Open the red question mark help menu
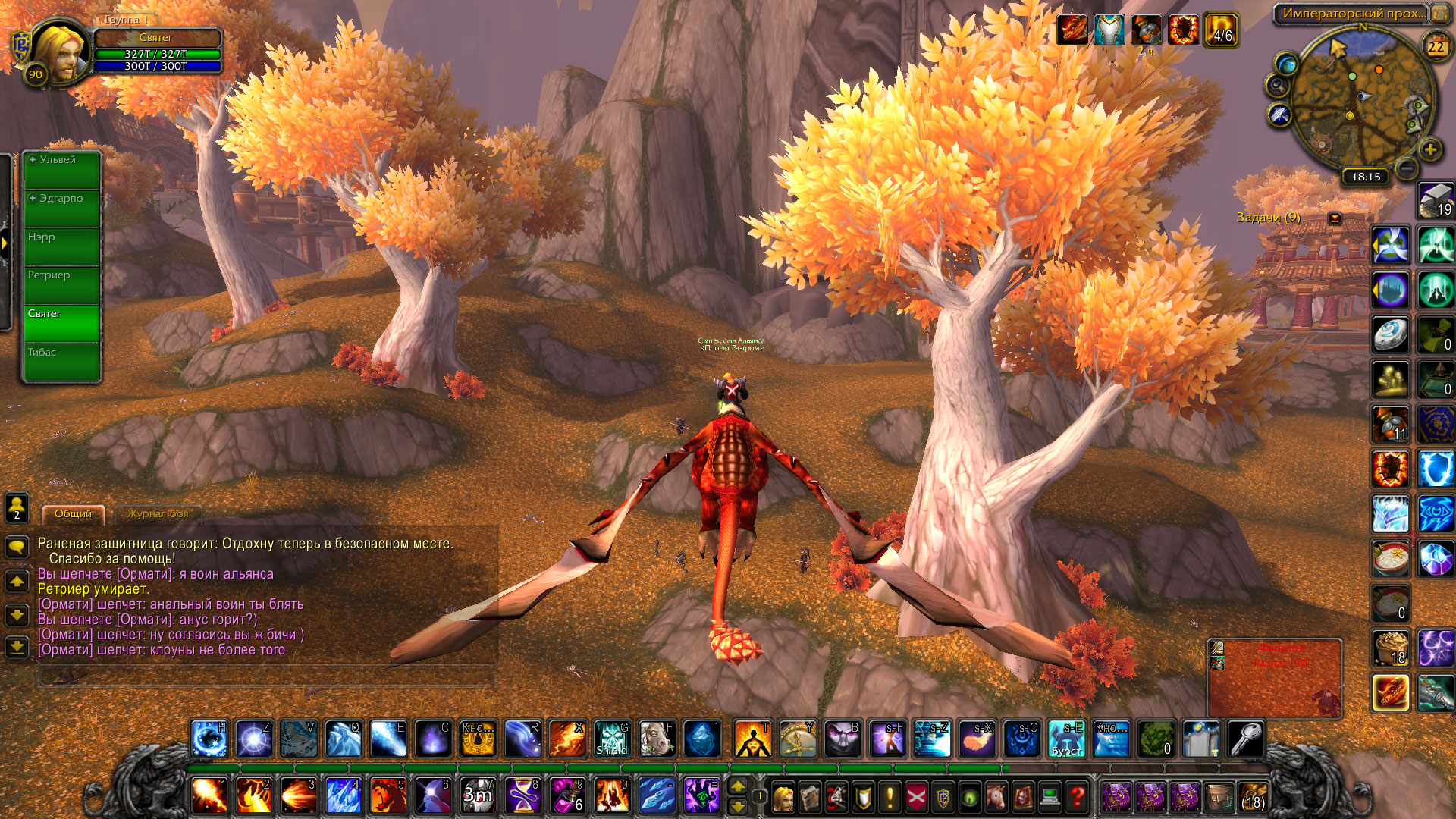Screen dimensions: 1456x819 click(1077, 797)
